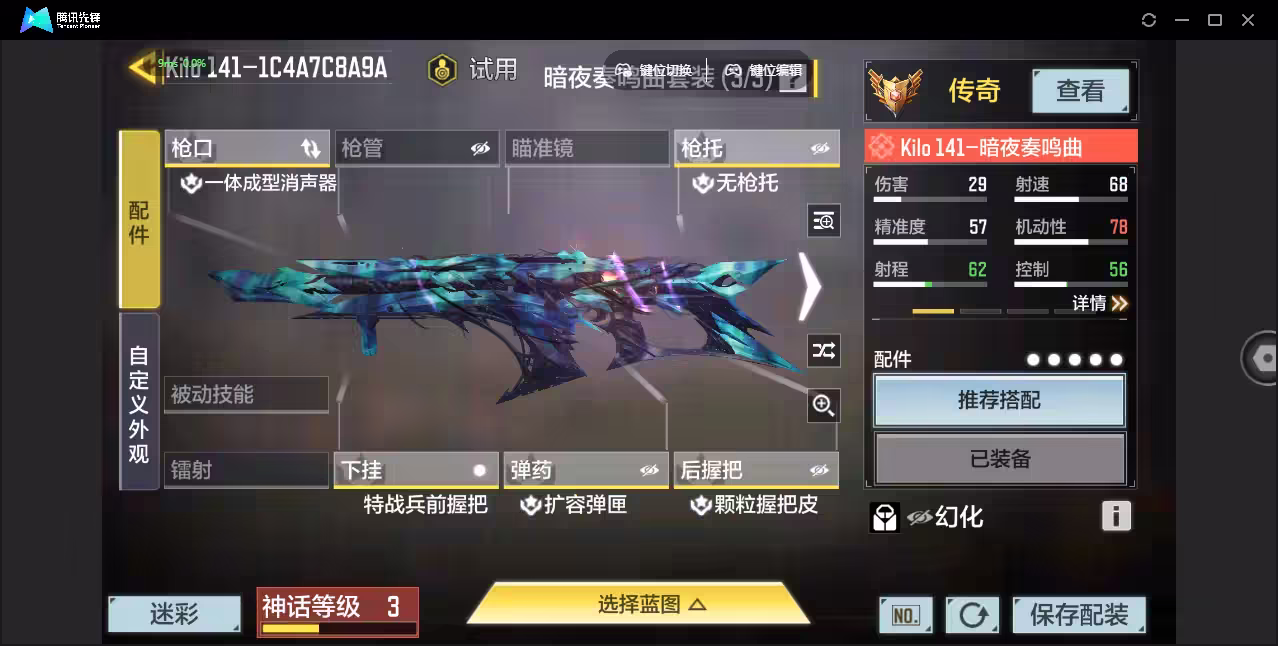Open the 试用 trial mode
The height and width of the screenshot is (646, 1278).
point(473,69)
